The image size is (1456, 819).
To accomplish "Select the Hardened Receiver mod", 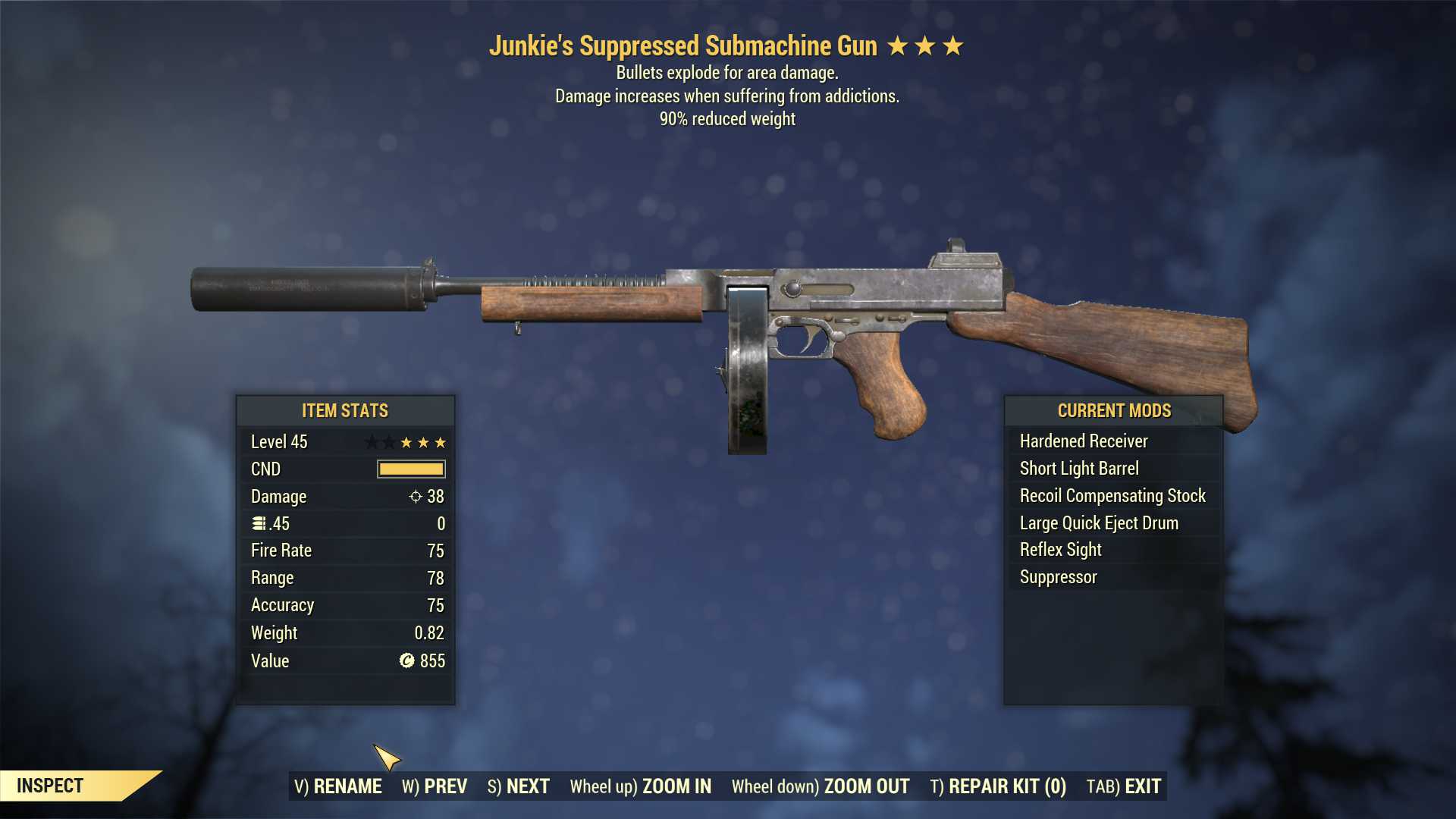I will (1084, 441).
